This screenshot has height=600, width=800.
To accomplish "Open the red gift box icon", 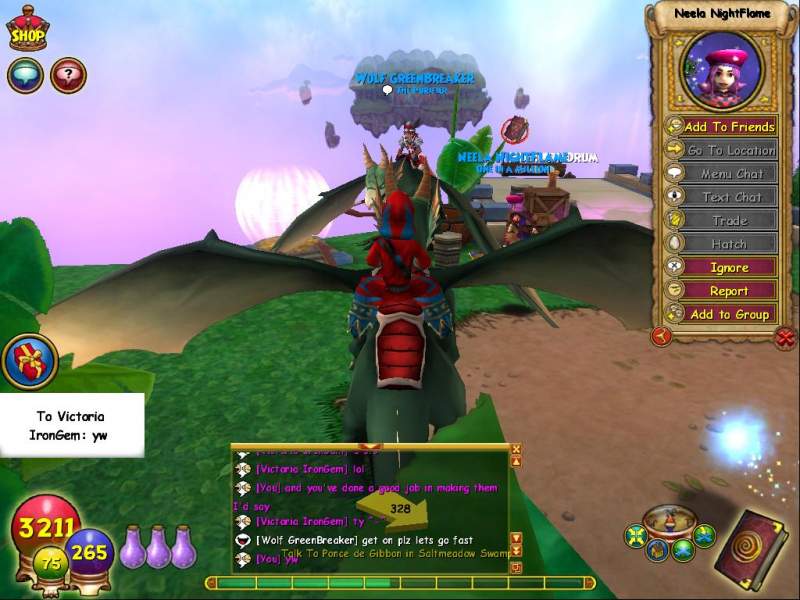I will 29,361.
